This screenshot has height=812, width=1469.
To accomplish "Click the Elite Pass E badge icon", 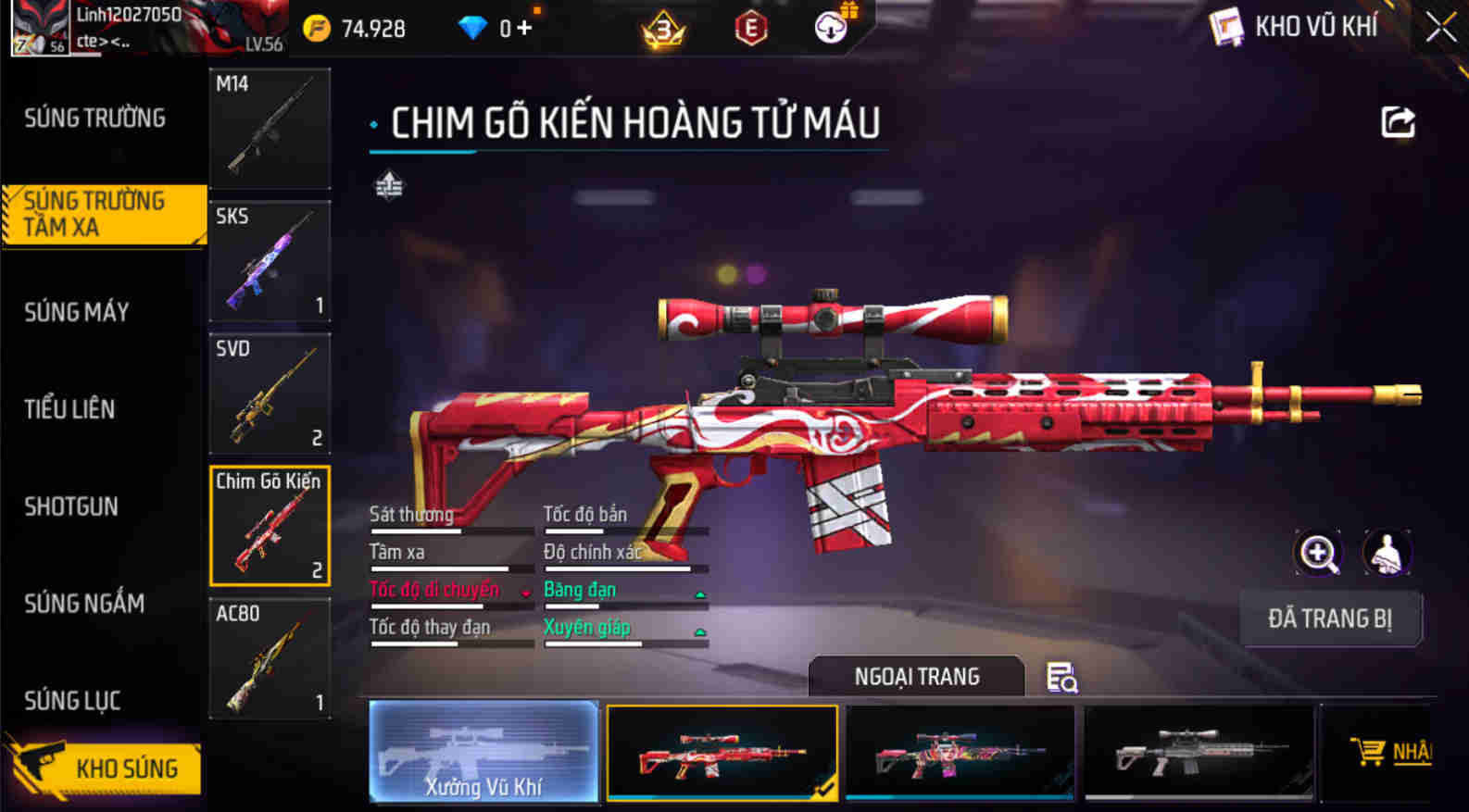I will click(749, 28).
